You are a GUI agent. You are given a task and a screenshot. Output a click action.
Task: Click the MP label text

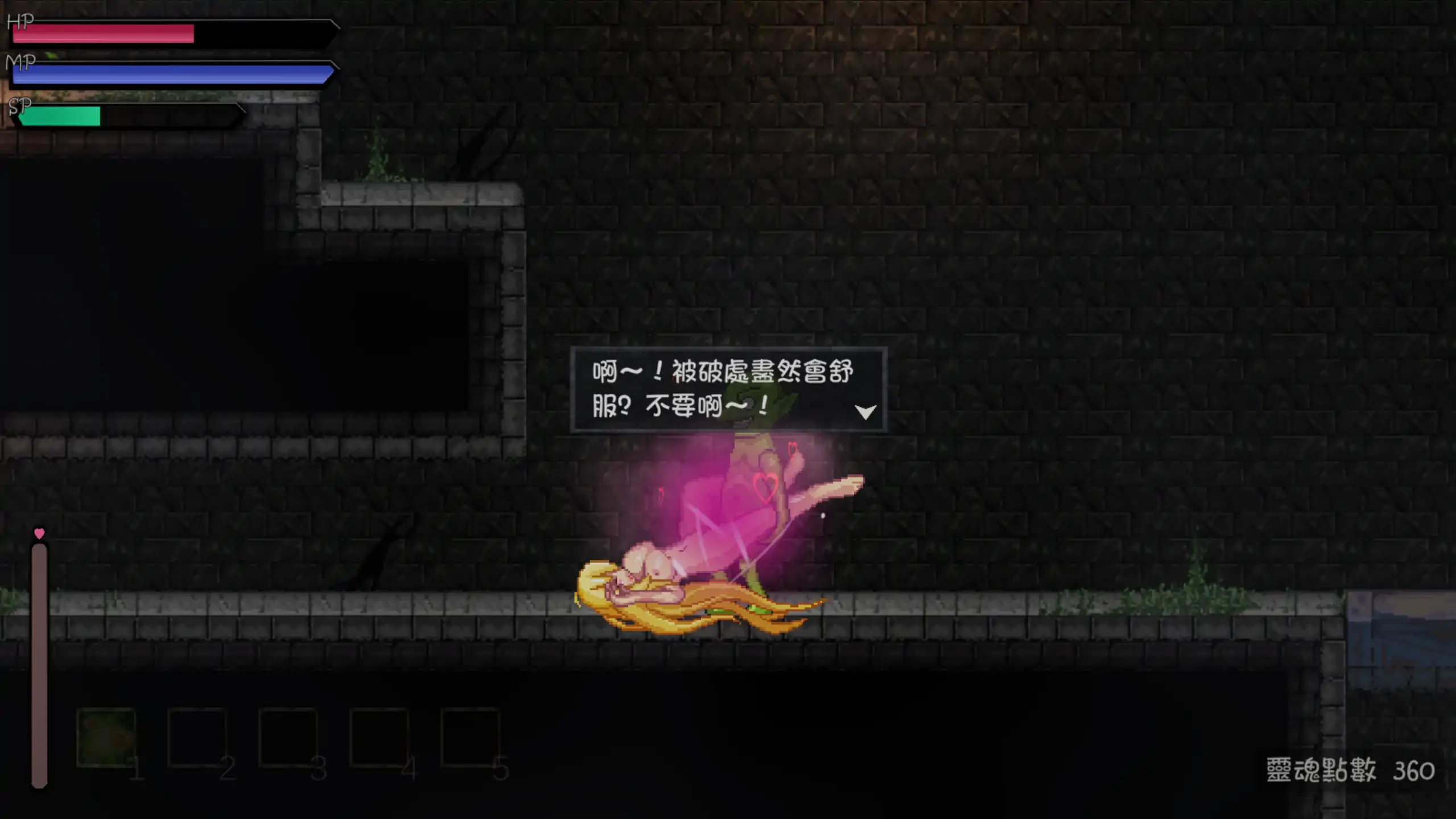(x=20, y=64)
